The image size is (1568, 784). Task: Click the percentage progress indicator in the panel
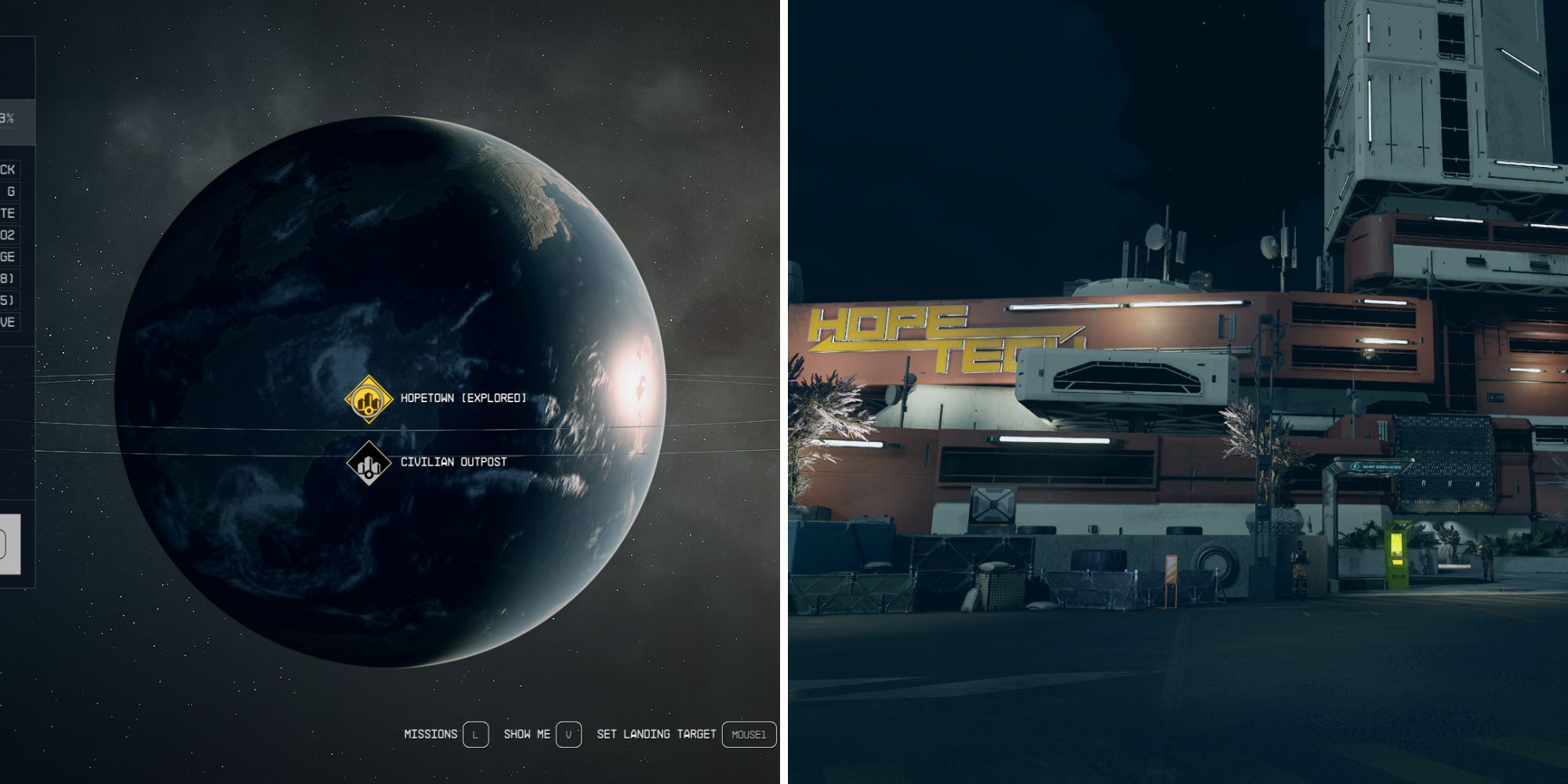click(12, 118)
